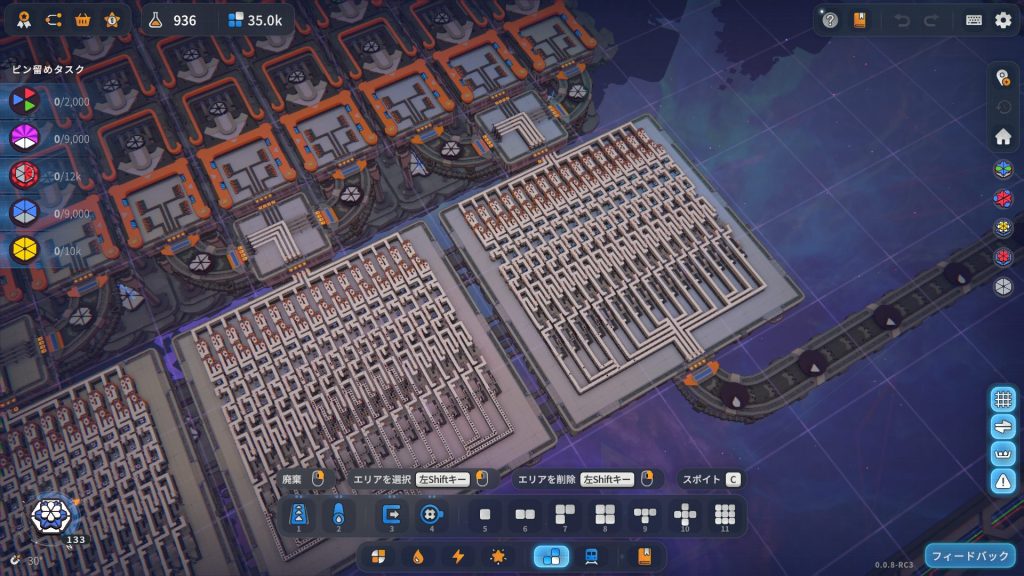Open the shop basket icon

[x=83, y=20]
